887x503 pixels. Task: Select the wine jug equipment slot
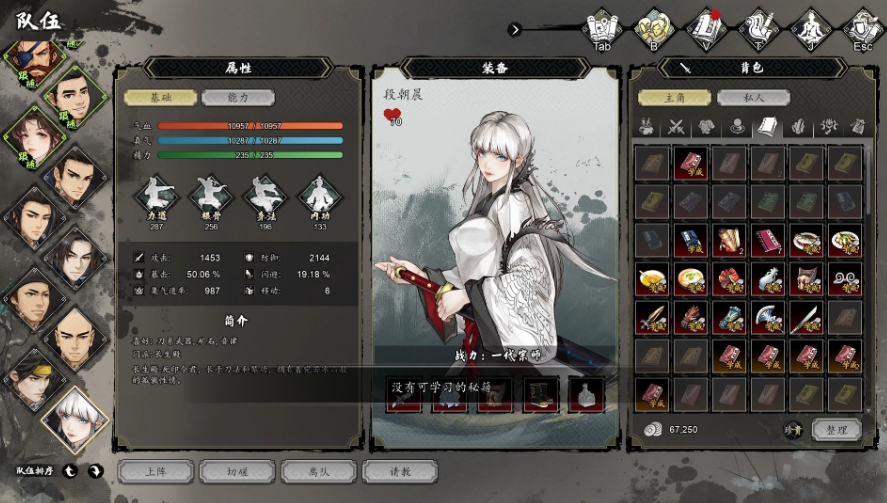587,394
